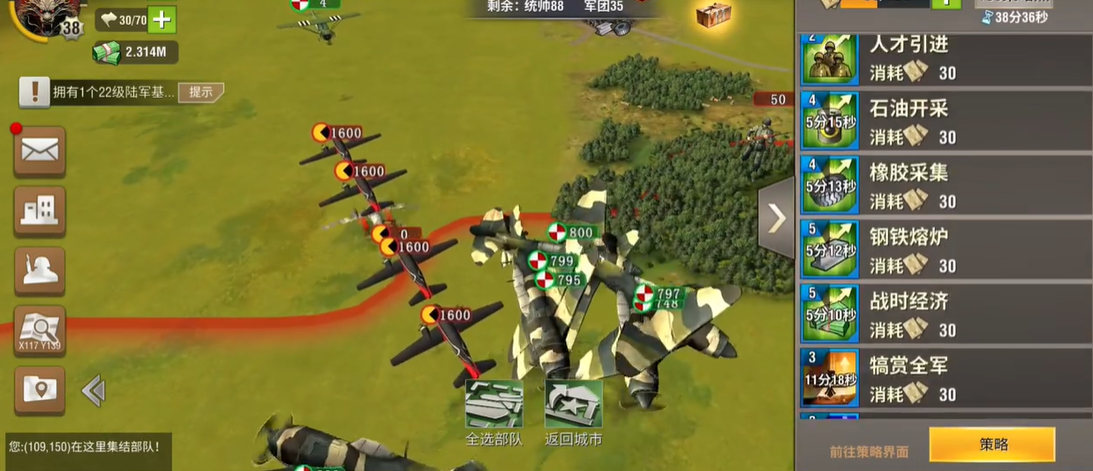Click the 提示 hint button

(x=200, y=92)
